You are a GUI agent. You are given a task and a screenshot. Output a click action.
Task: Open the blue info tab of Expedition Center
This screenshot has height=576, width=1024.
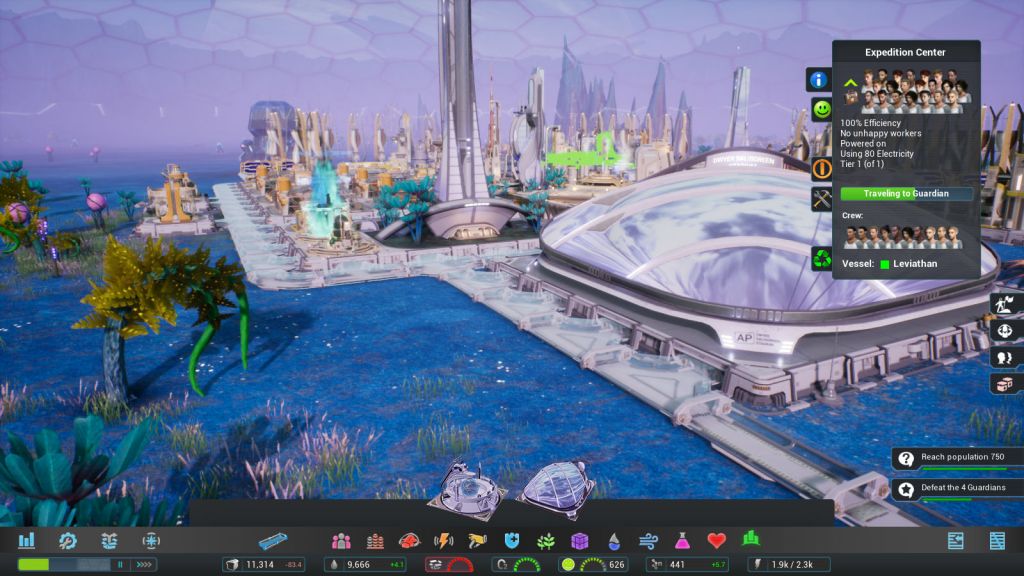[x=819, y=80]
